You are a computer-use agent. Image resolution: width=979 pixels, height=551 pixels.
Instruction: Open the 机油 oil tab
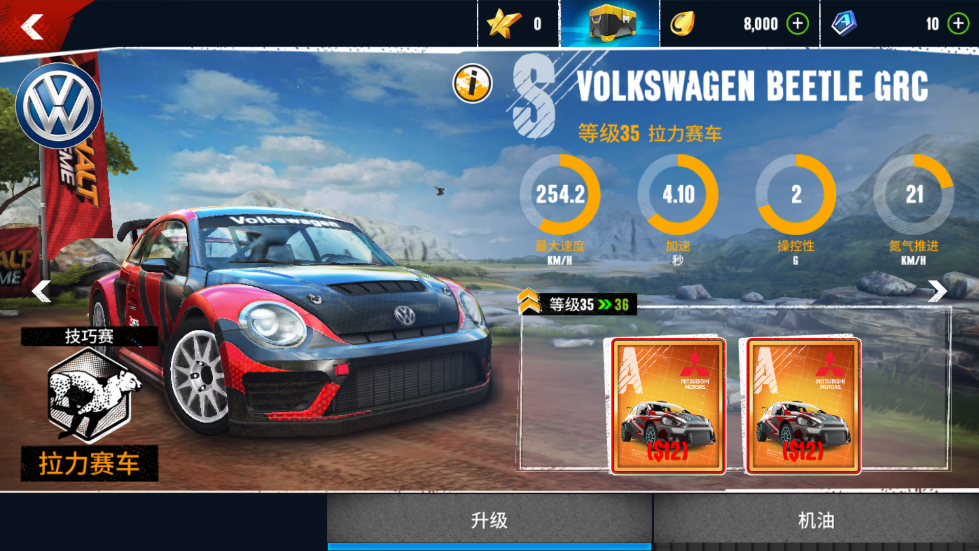point(816,521)
